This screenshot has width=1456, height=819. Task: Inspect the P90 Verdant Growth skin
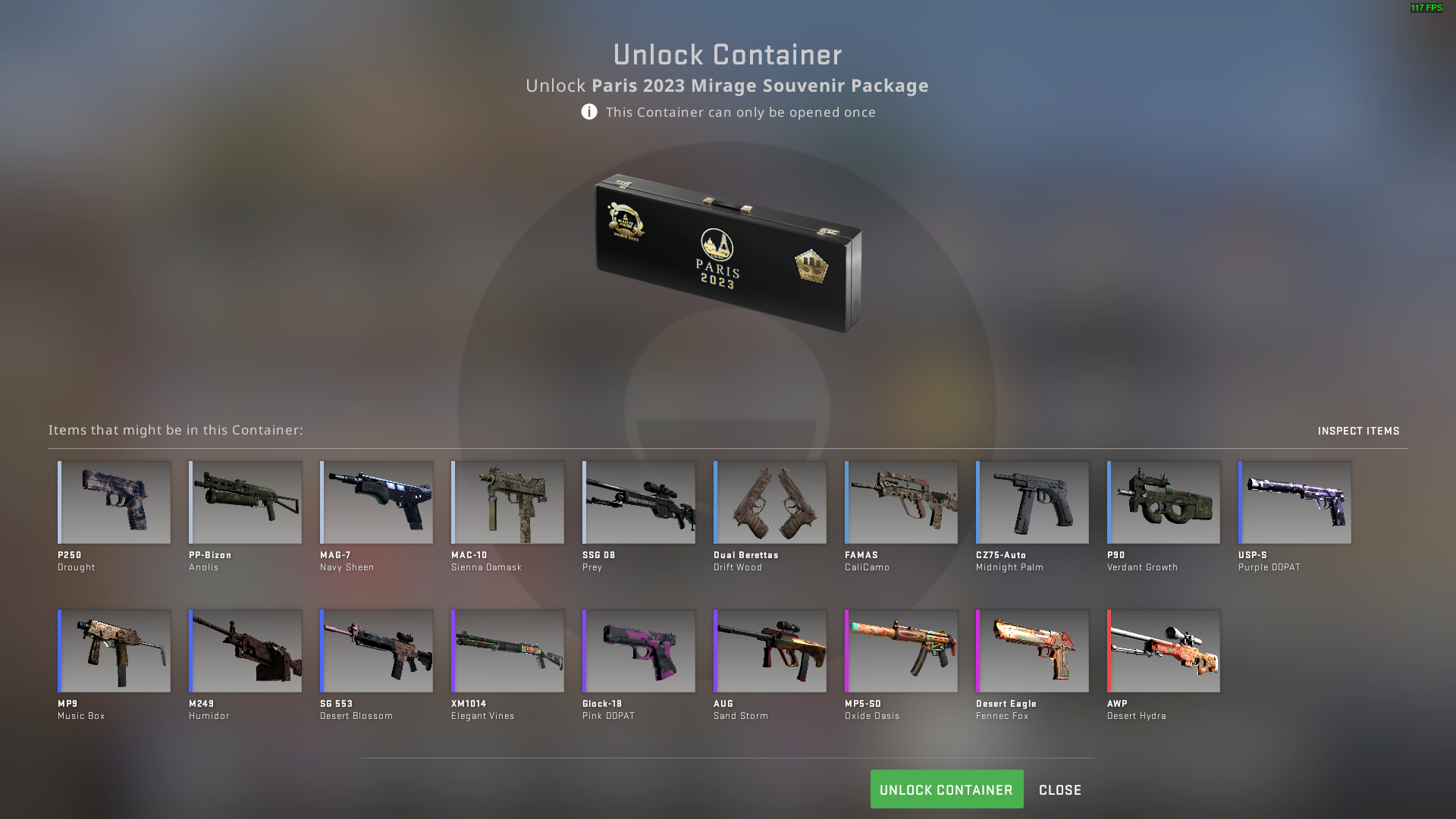point(1163,502)
